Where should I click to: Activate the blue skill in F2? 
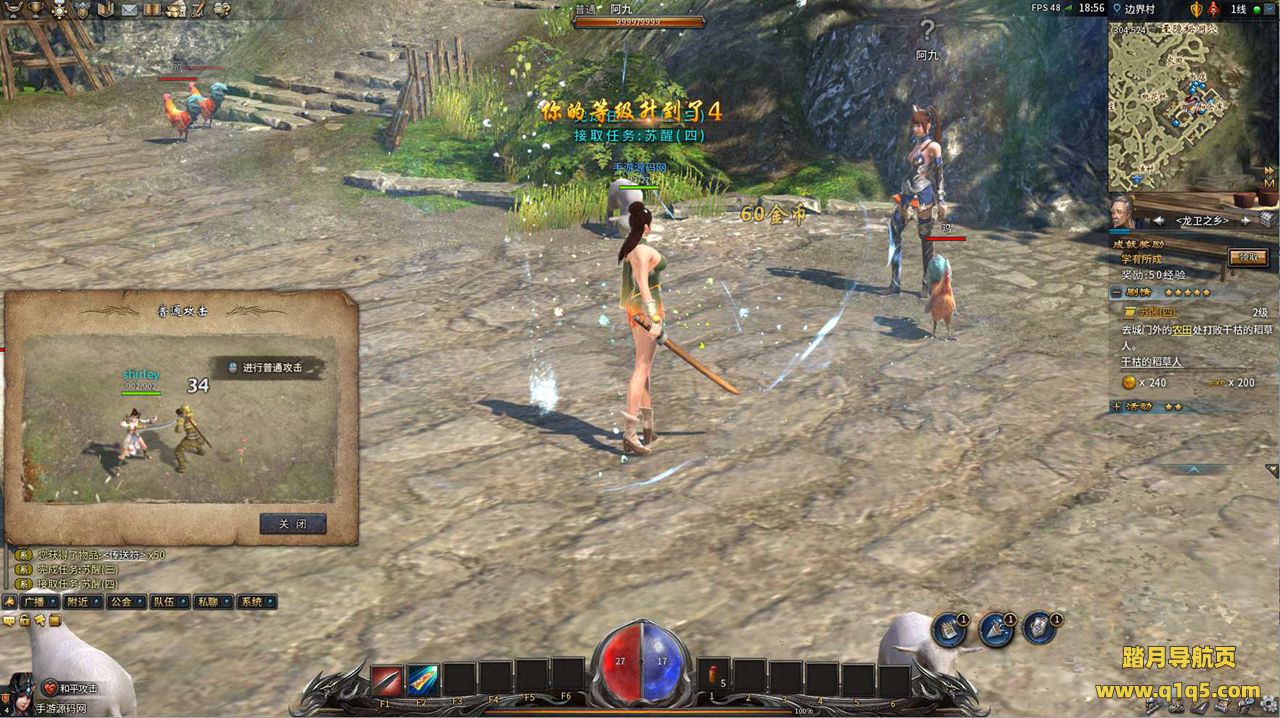click(422, 680)
